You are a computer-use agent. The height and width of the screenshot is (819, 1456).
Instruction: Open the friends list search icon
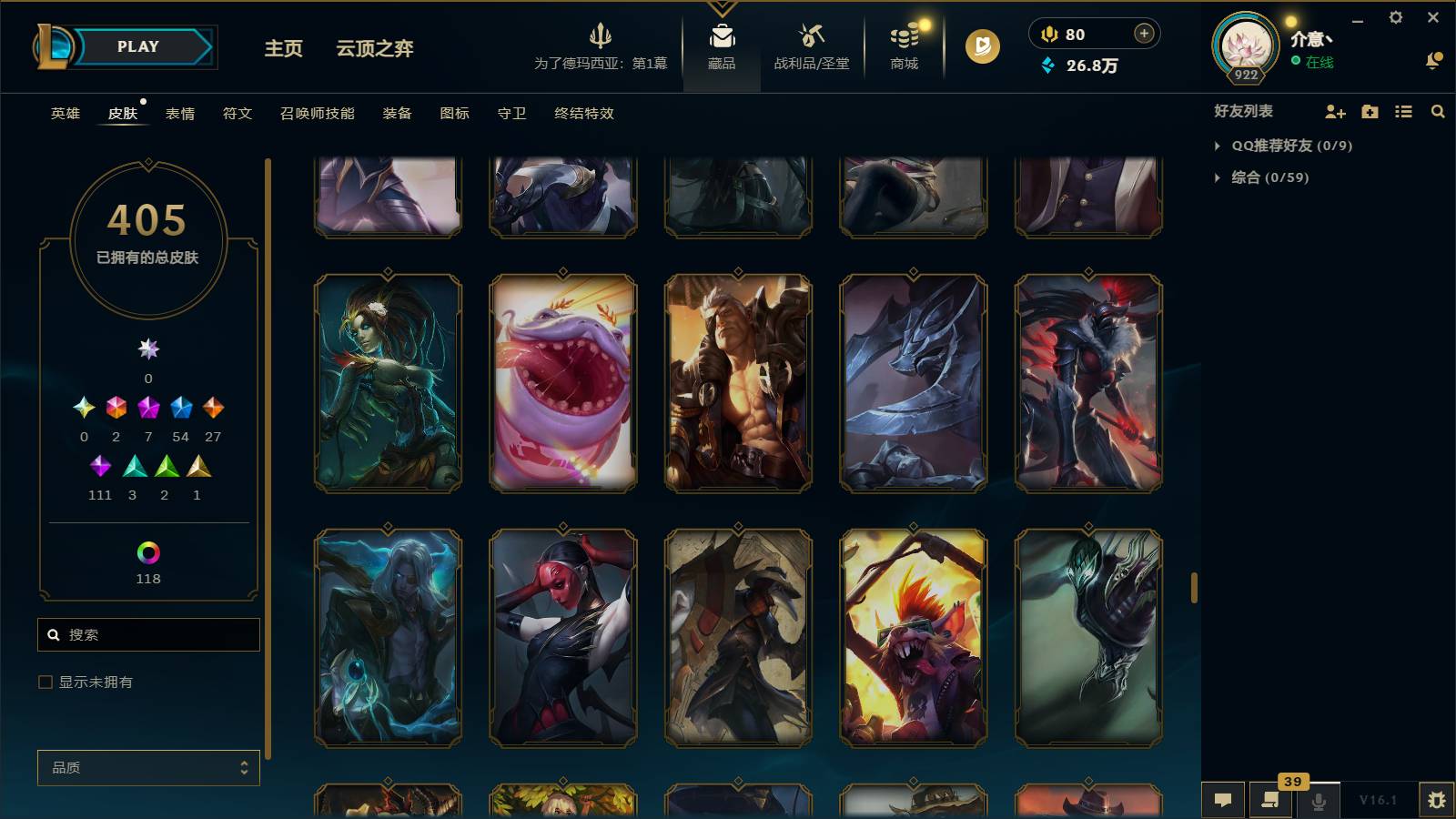pyautogui.click(x=1438, y=111)
